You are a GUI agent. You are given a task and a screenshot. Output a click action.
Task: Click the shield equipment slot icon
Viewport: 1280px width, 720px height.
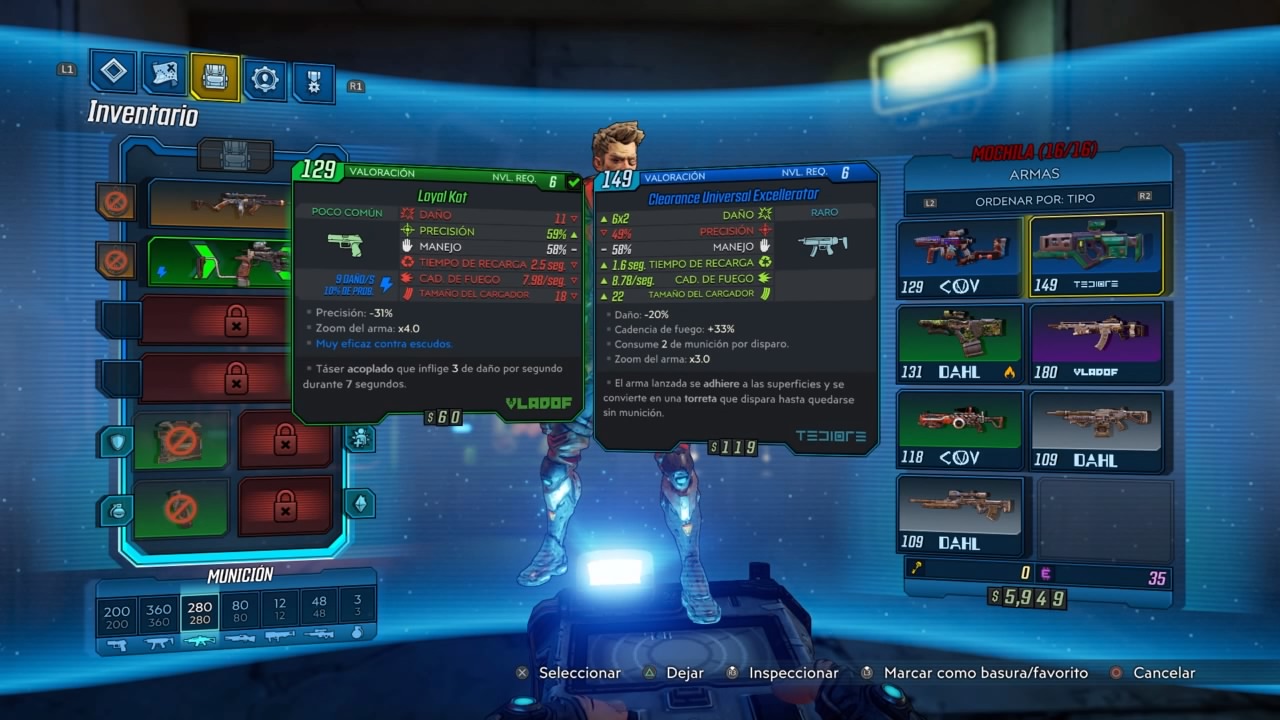(x=115, y=441)
